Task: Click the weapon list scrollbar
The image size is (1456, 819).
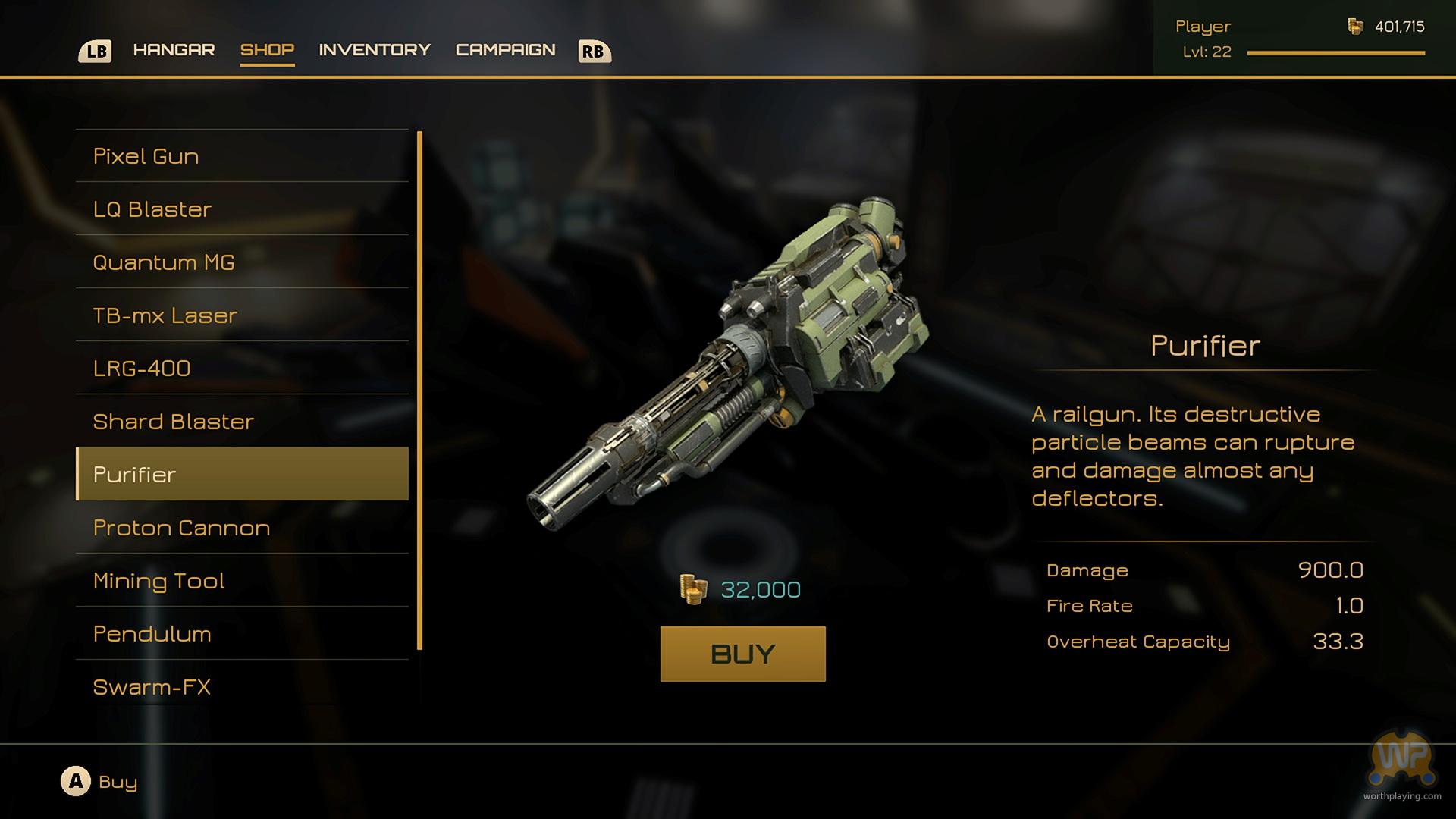Action: coord(419,391)
